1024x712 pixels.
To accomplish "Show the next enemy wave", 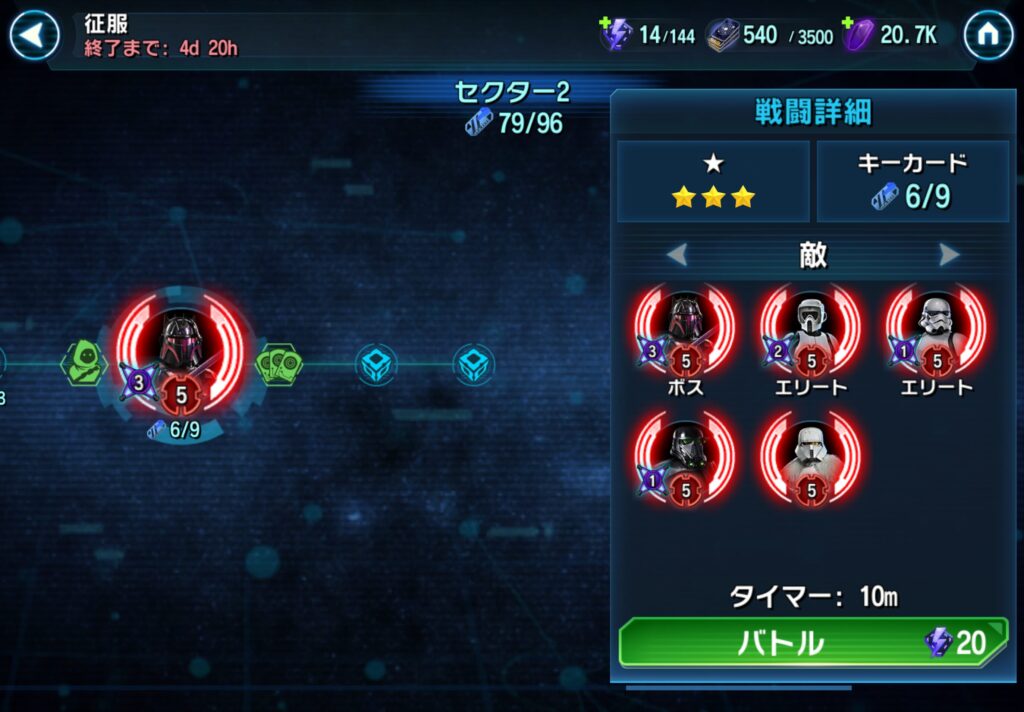I will tap(949, 255).
